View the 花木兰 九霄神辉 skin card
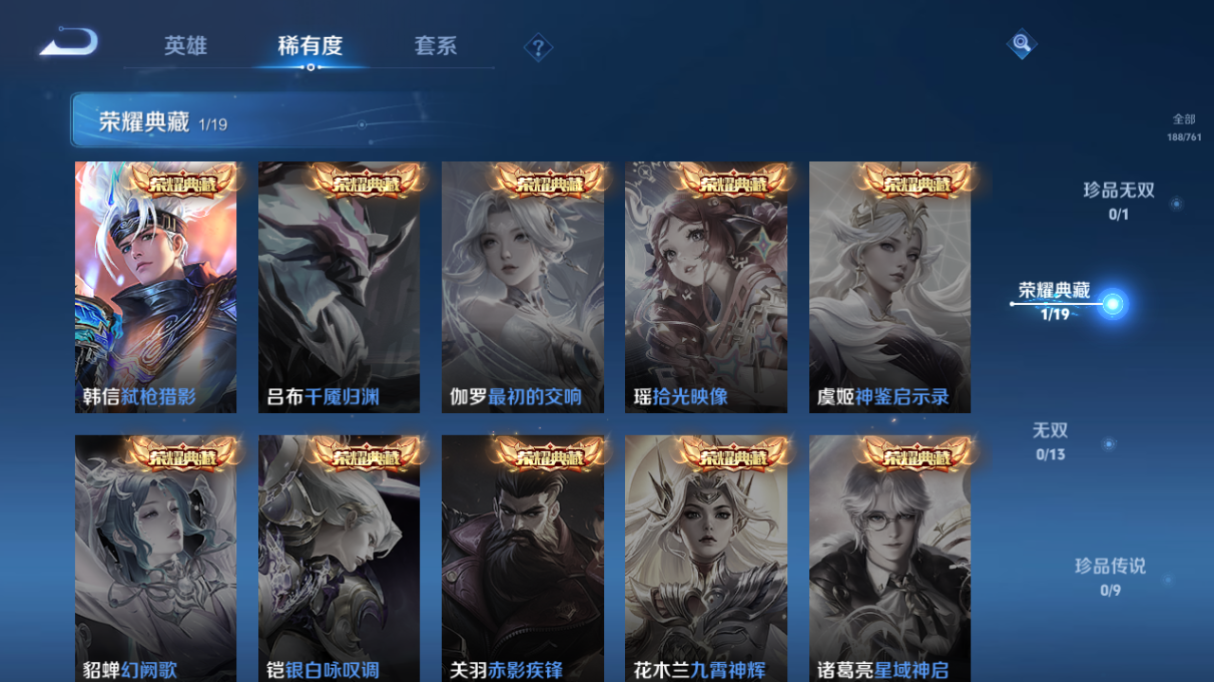The height and width of the screenshot is (682, 1214). [x=706, y=558]
